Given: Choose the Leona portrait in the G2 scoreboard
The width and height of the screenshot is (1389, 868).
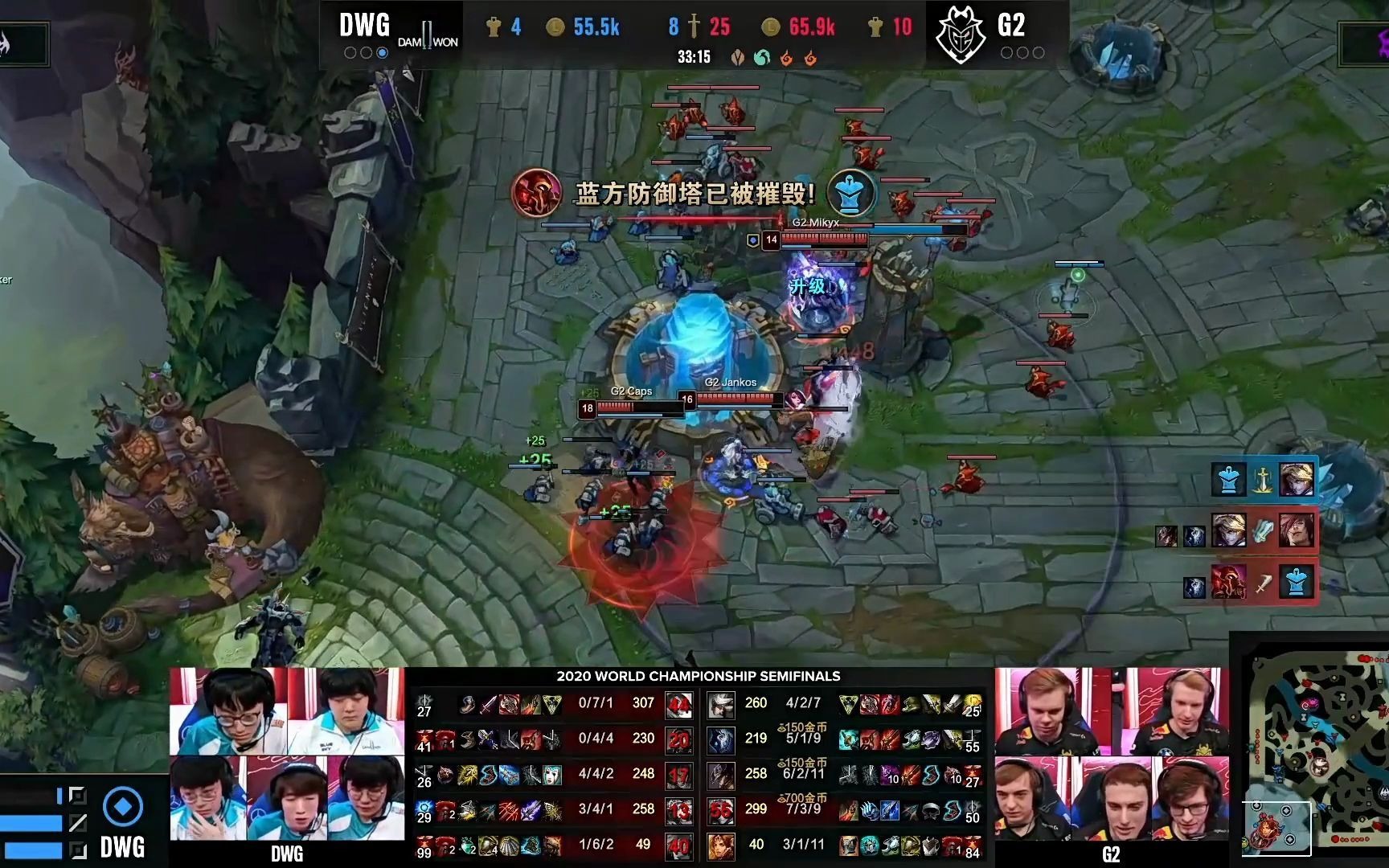Looking at the screenshot, I should [x=720, y=845].
